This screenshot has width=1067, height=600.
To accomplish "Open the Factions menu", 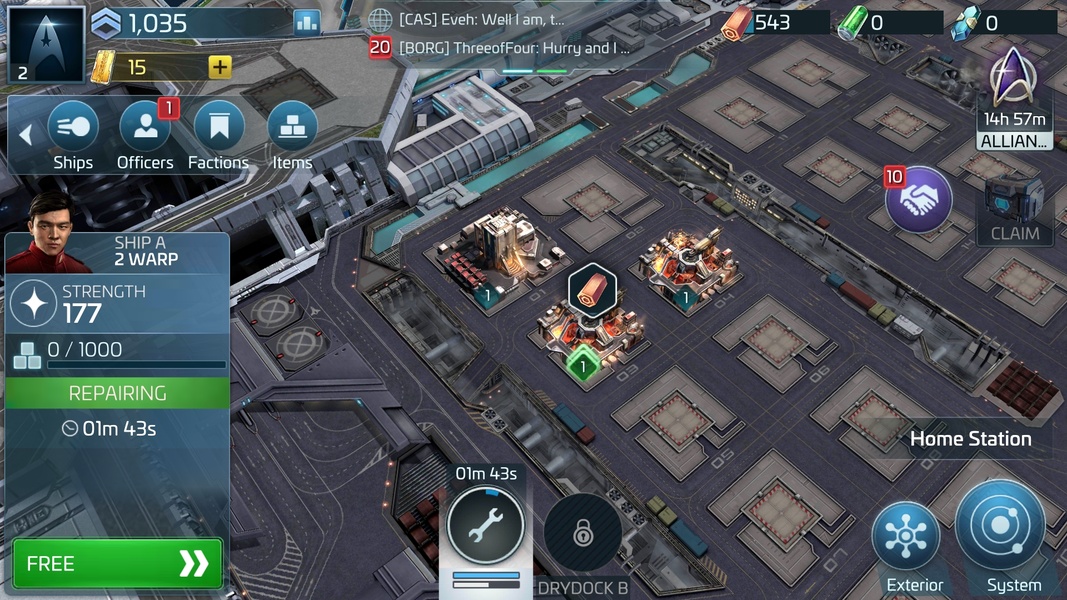I will (x=218, y=128).
